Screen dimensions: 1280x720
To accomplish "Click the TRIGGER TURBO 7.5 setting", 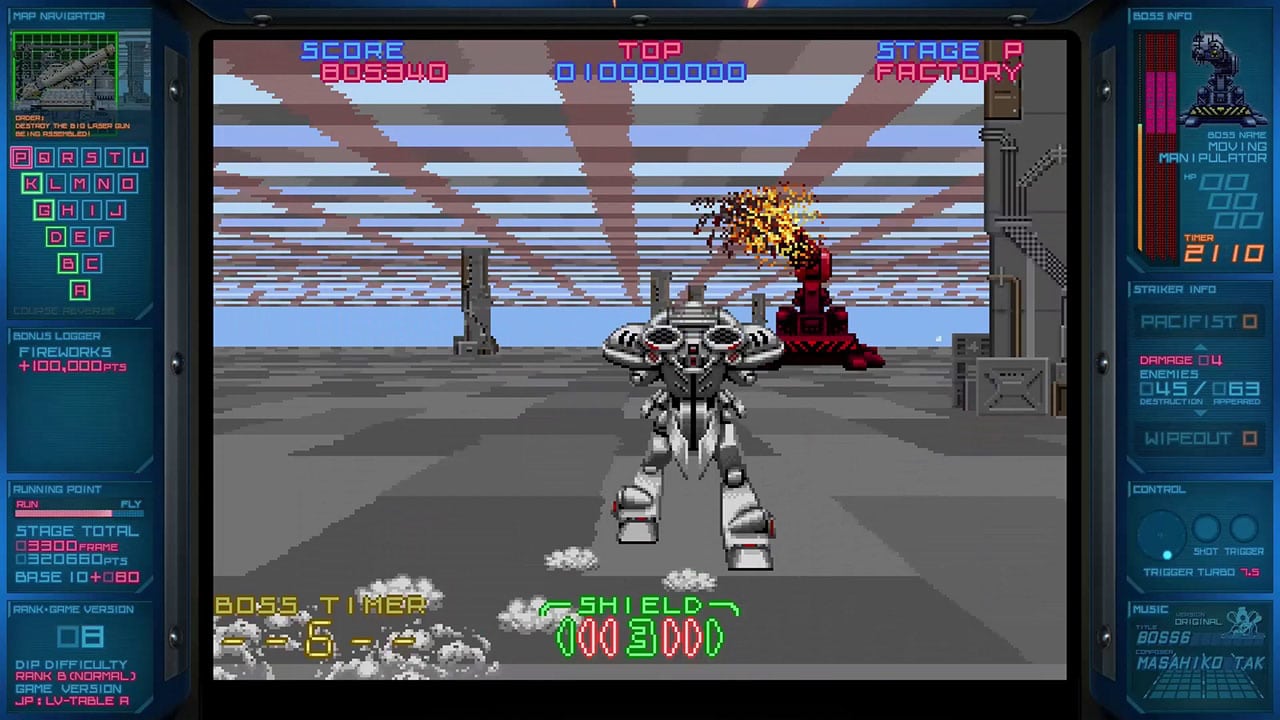I will 1198,570.
